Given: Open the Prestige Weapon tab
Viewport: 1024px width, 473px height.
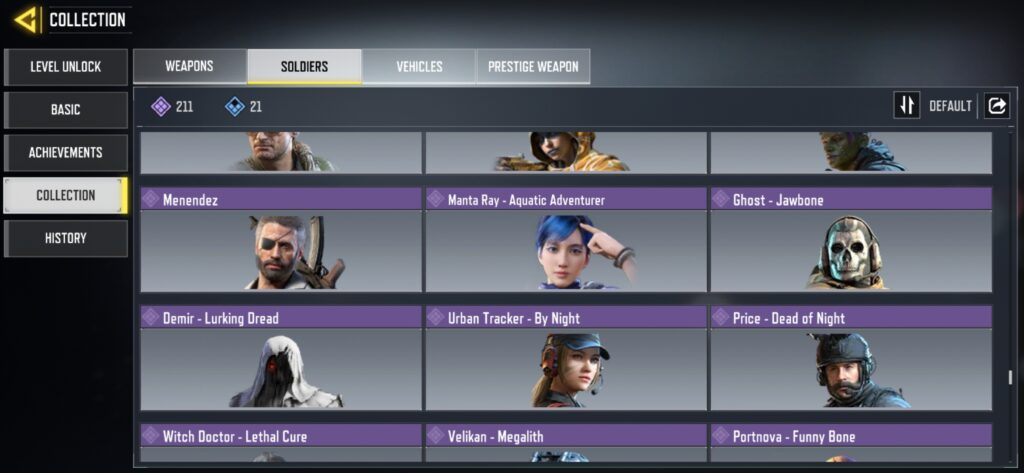Looking at the screenshot, I should 533,67.
